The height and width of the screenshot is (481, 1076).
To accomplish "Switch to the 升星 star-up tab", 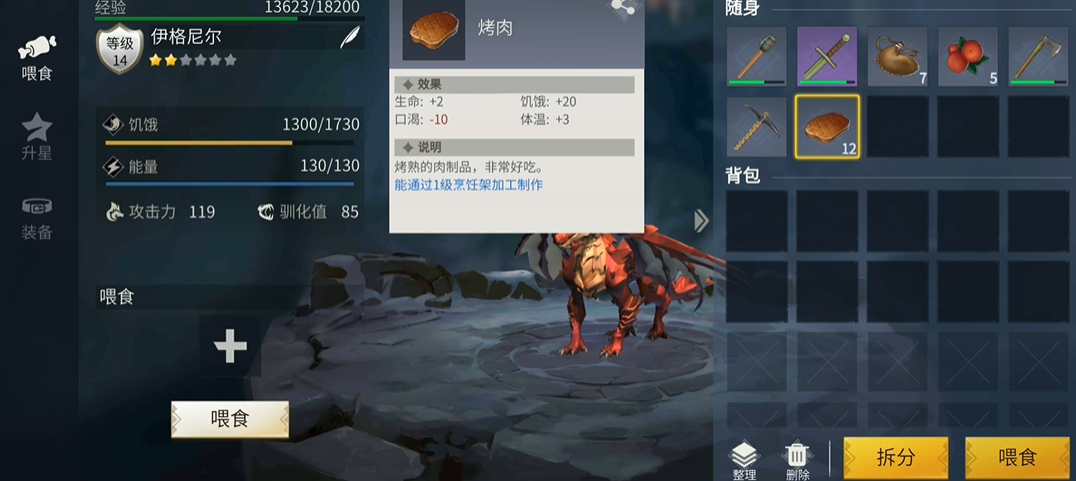I will pyautogui.click(x=37, y=137).
